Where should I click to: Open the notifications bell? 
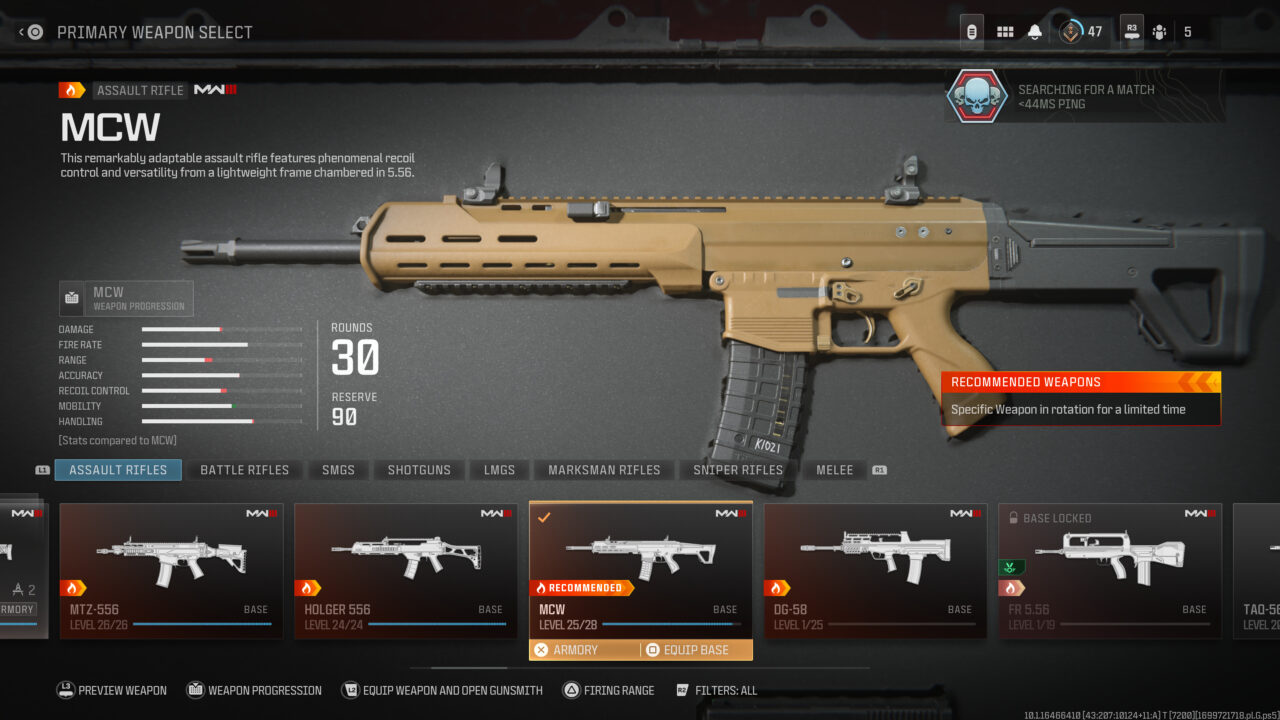coord(1035,32)
